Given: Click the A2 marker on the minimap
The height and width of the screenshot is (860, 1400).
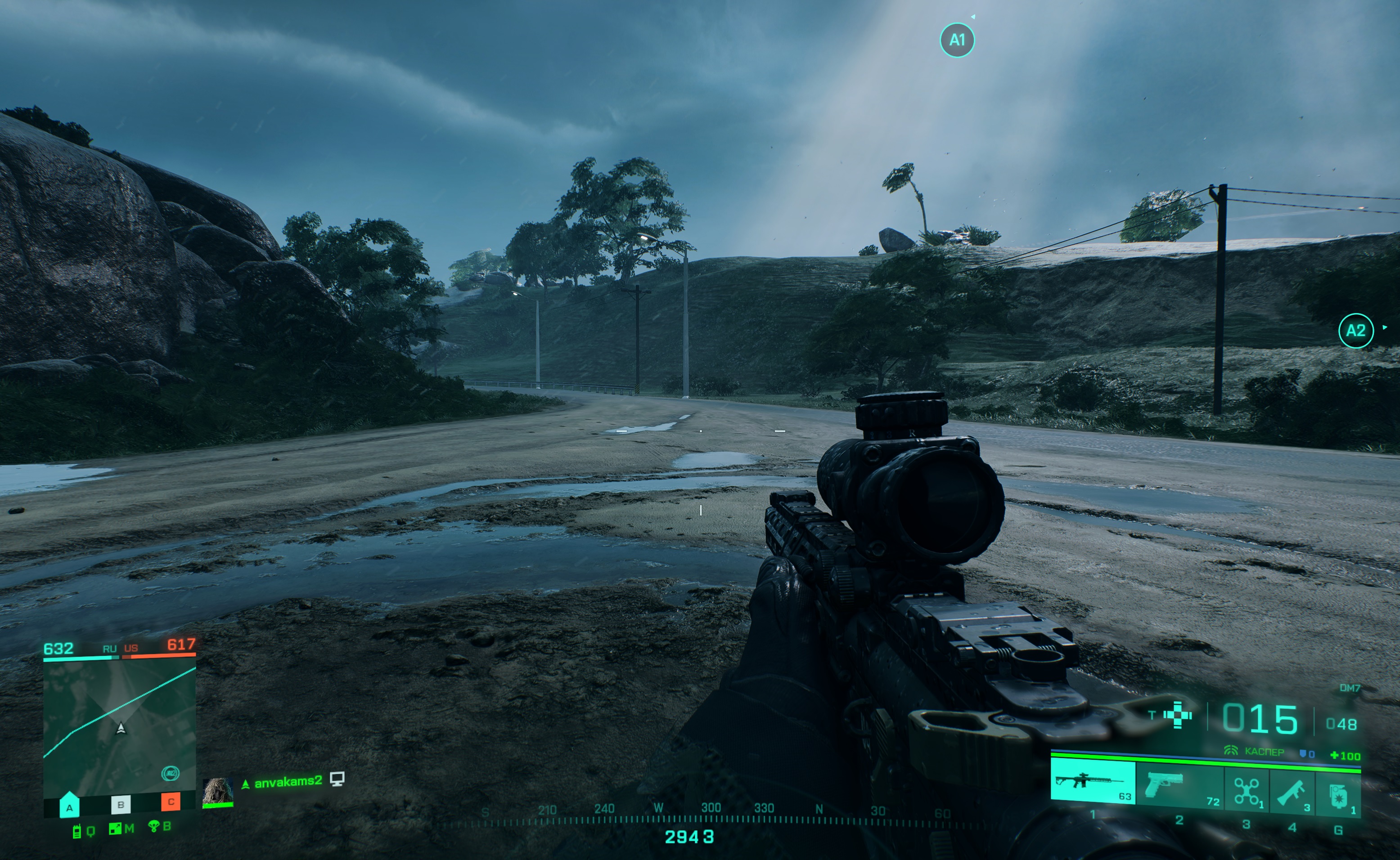Looking at the screenshot, I should pos(170,773).
